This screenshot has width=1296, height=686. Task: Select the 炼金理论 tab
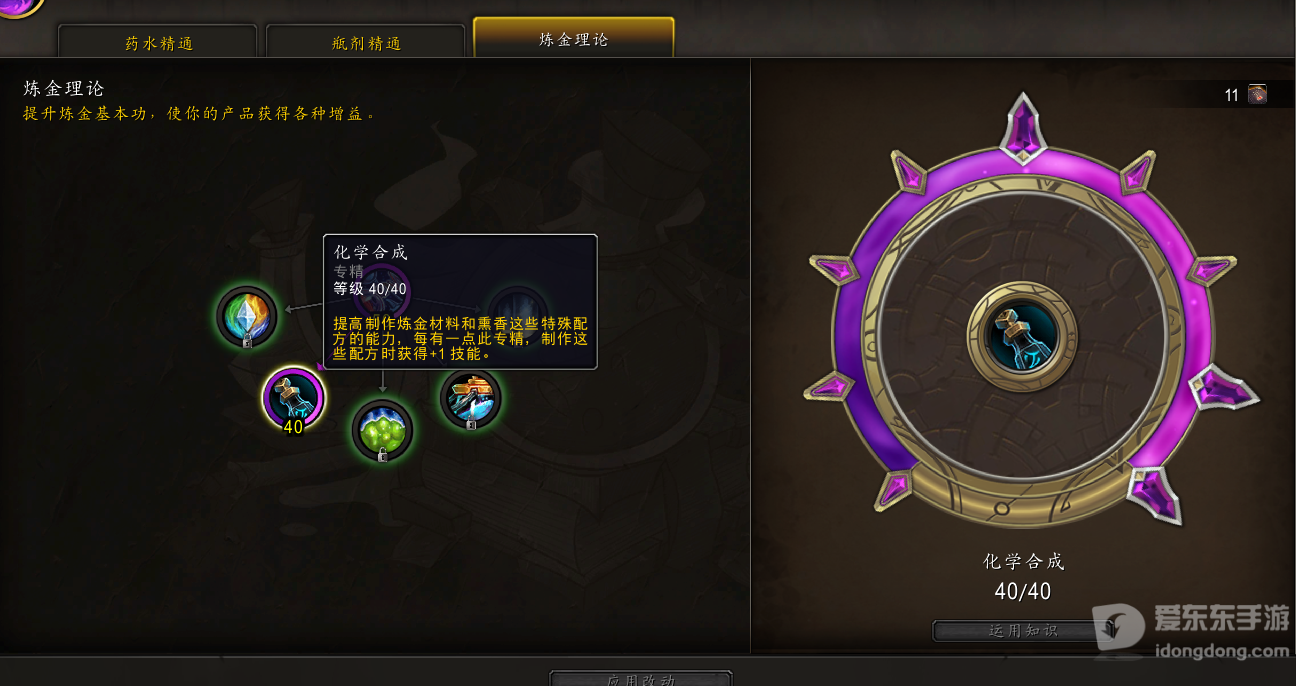[x=573, y=39]
